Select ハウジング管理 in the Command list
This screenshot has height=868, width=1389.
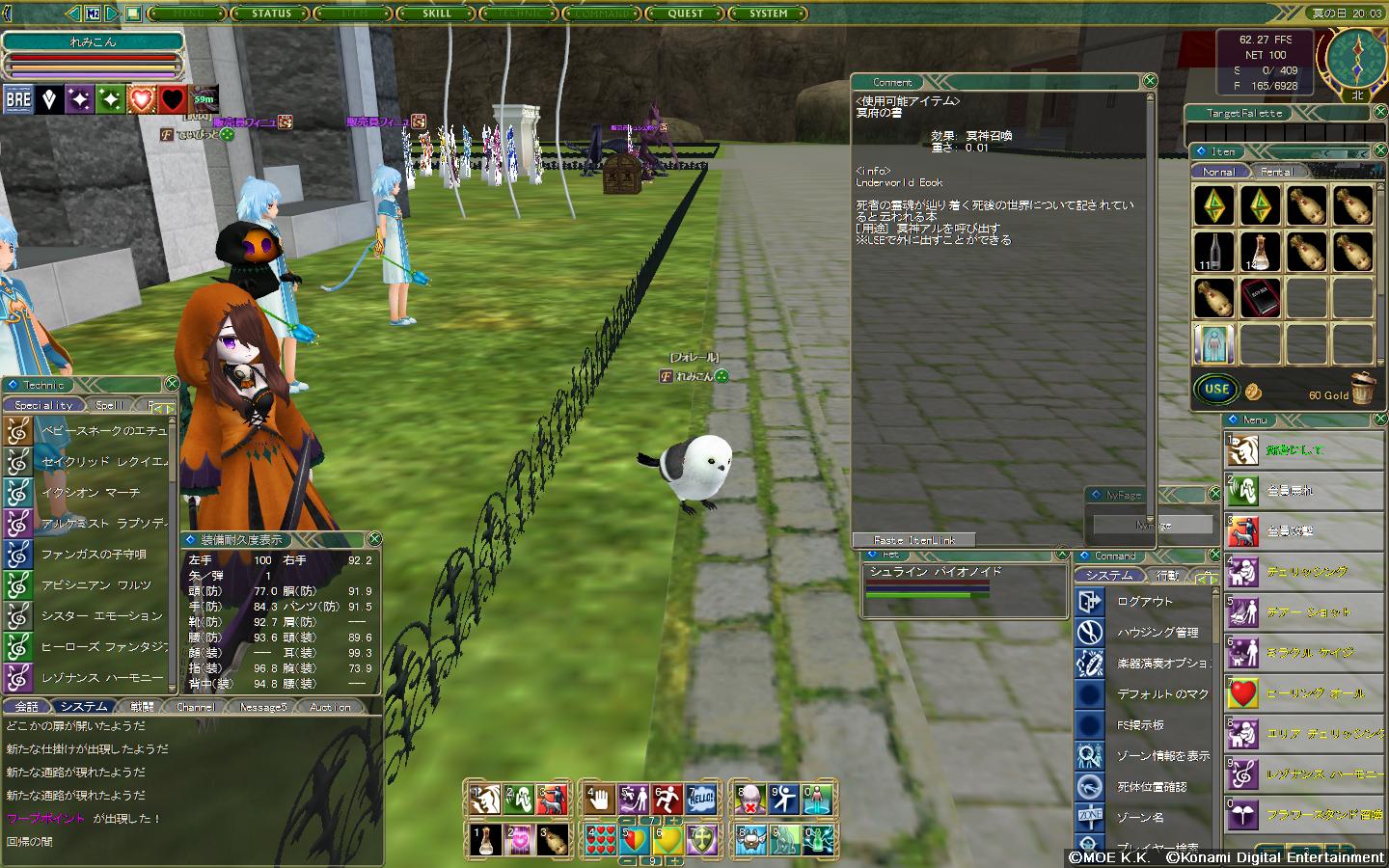(1157, 632)
